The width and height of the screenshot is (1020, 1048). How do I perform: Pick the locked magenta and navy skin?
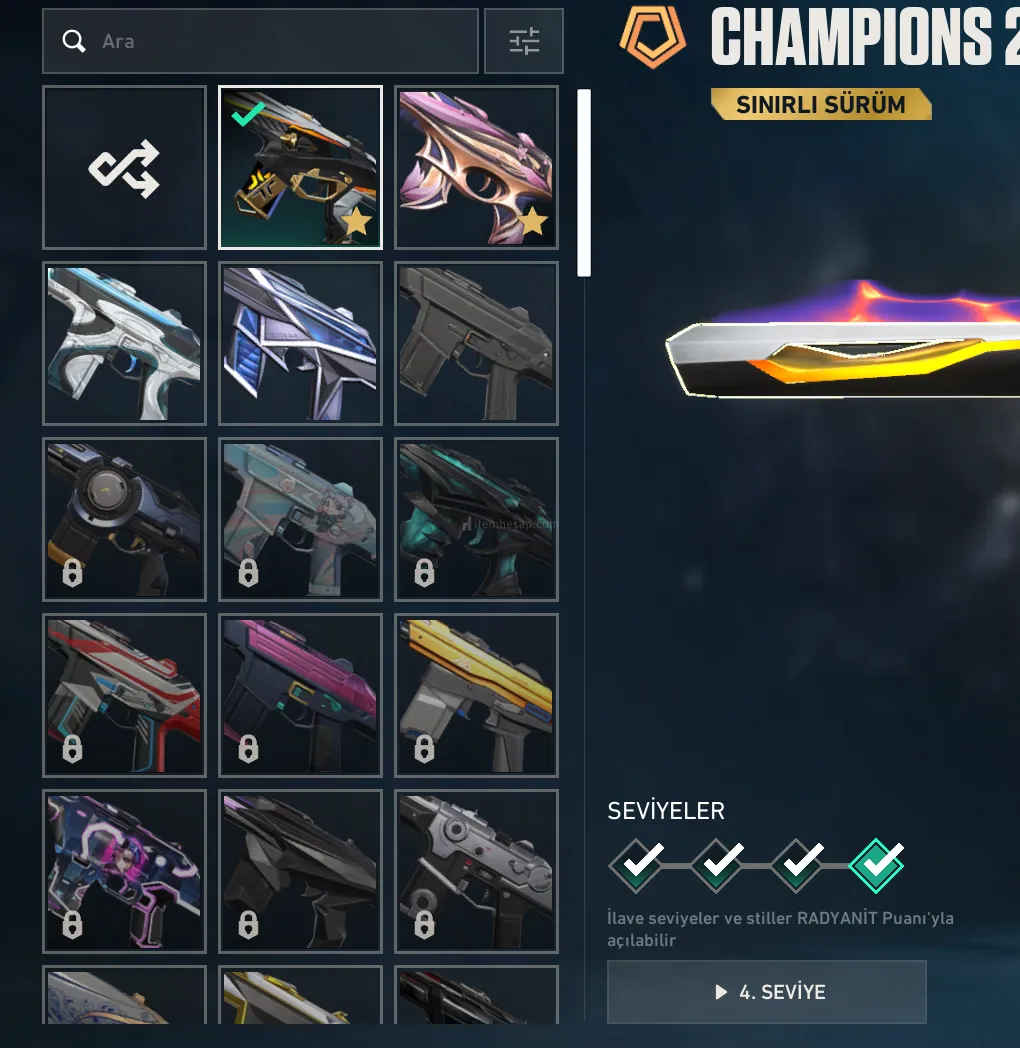(x=300, y=695)
